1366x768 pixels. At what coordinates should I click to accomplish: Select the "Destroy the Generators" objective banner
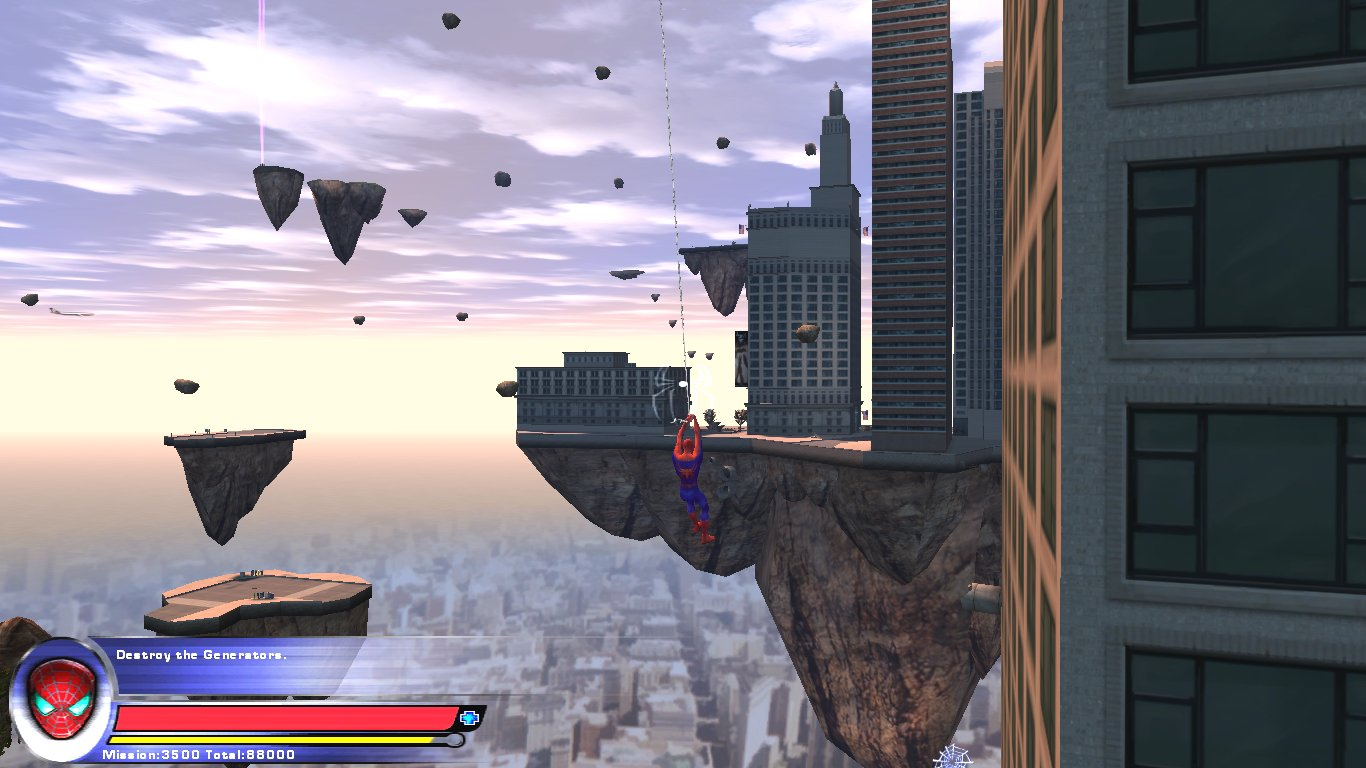[x=201, y=655]
